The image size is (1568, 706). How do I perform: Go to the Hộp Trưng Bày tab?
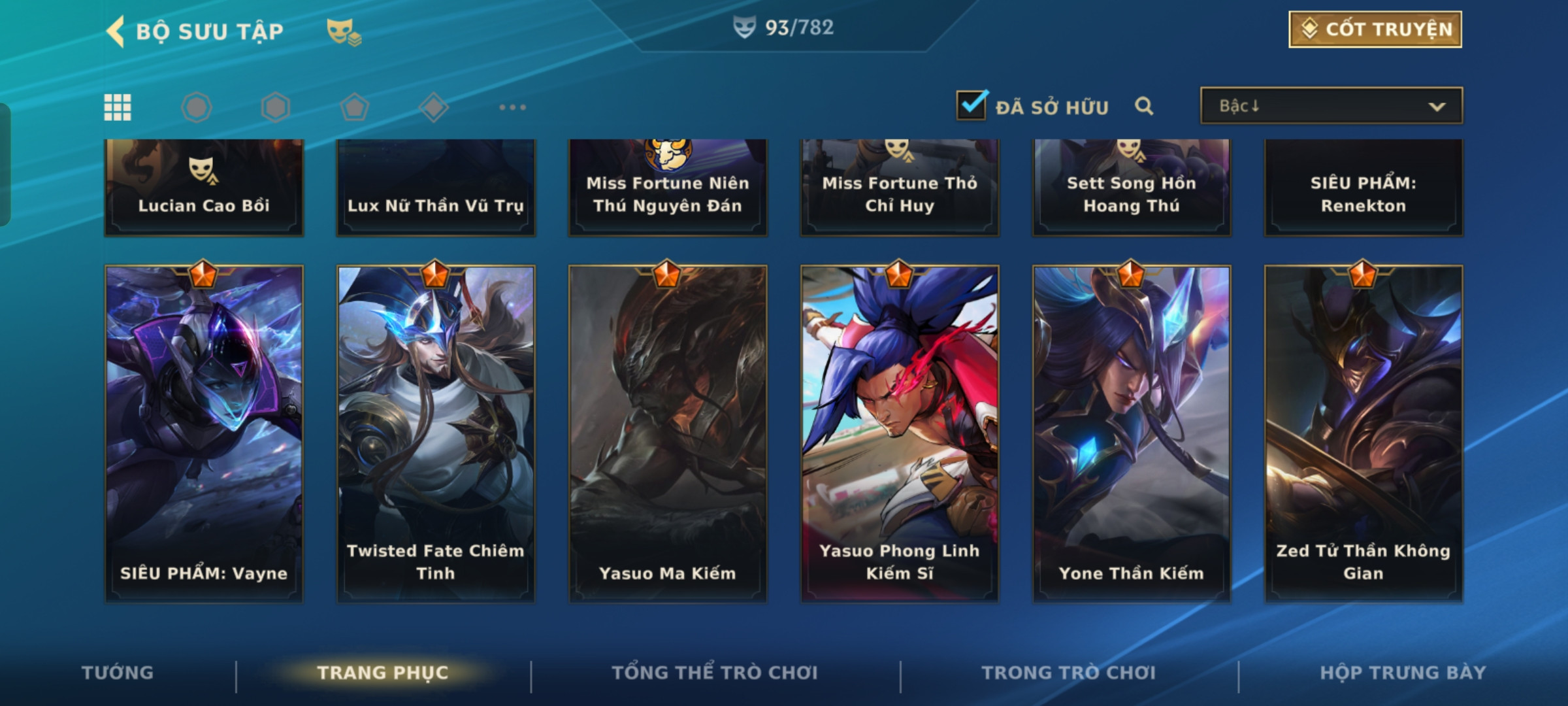point(1403,673)
